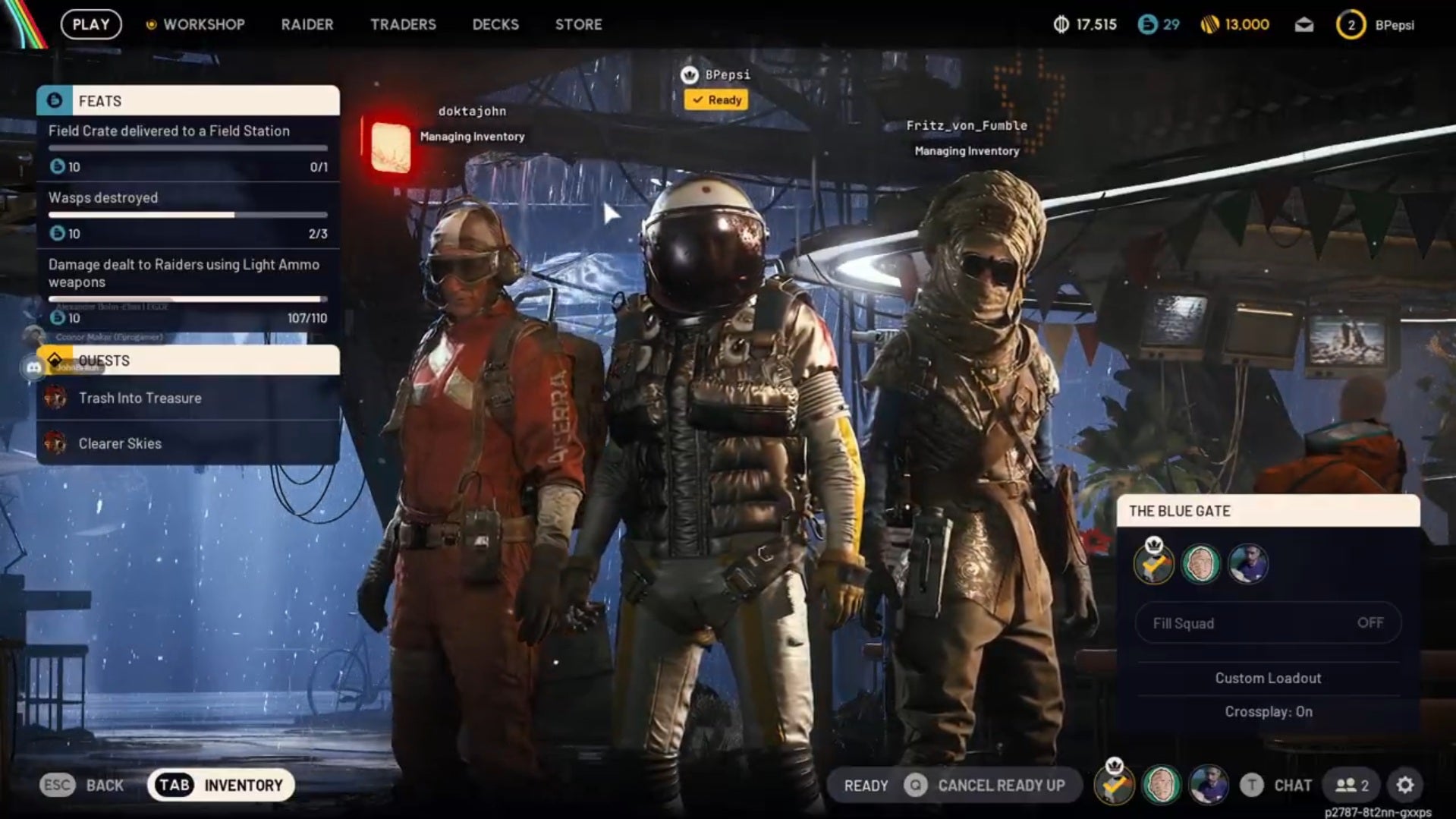Click the Quests panel diamond icon

pyautogui.click(x=54, y=359)
